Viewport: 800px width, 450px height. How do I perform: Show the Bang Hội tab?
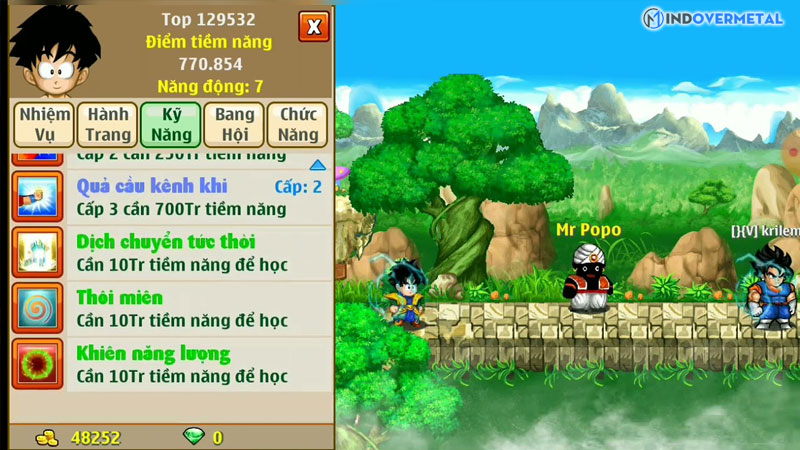click(234, 125)
